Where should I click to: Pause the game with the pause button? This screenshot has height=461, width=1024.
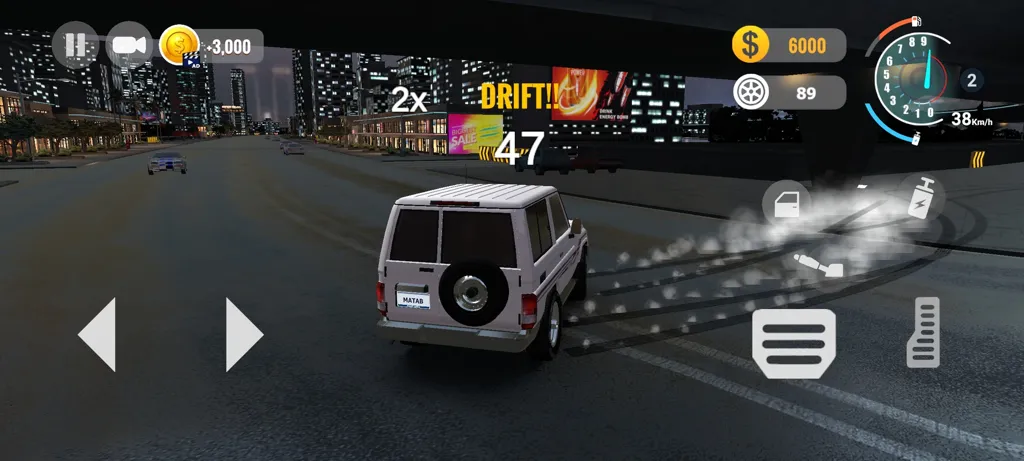tap(75, 45)
